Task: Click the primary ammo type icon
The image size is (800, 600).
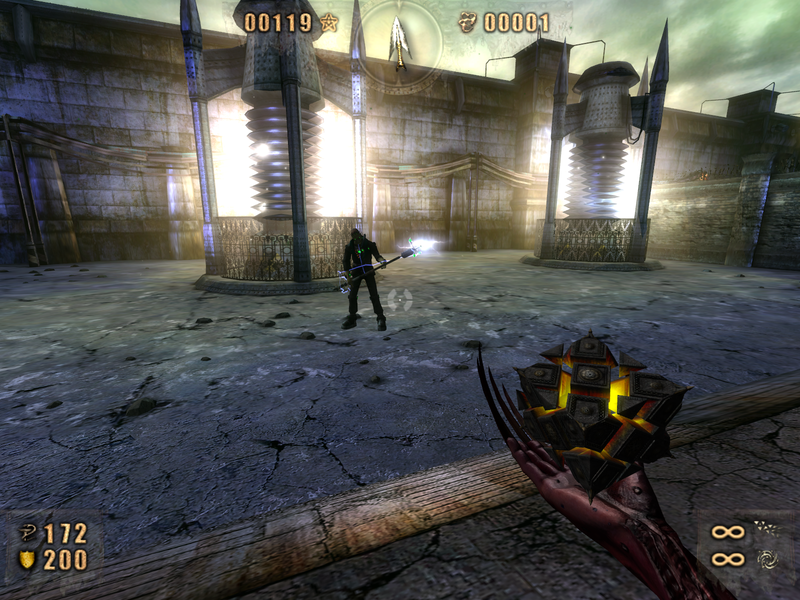Action: coord(767,529)
